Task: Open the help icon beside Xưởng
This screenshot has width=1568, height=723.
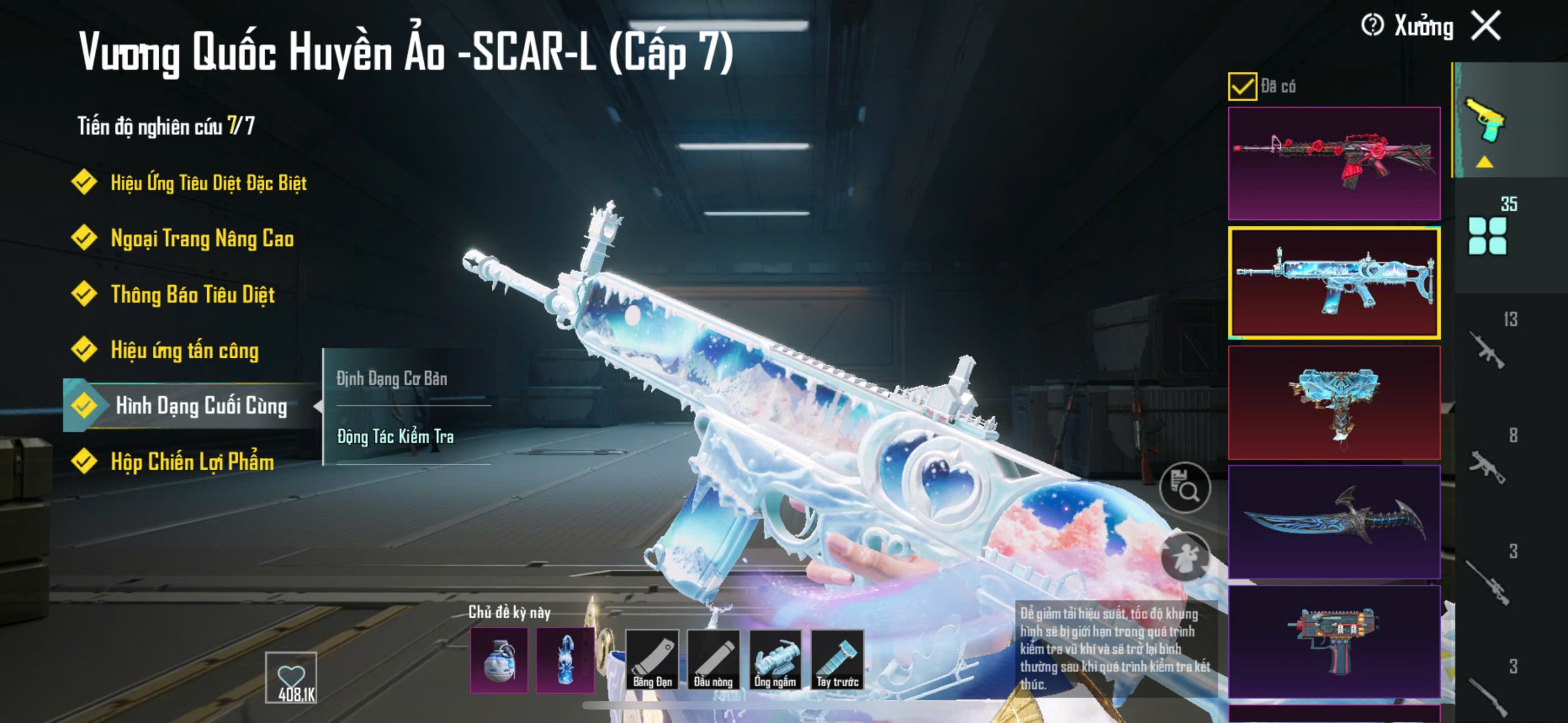Action: (1372, 26)
